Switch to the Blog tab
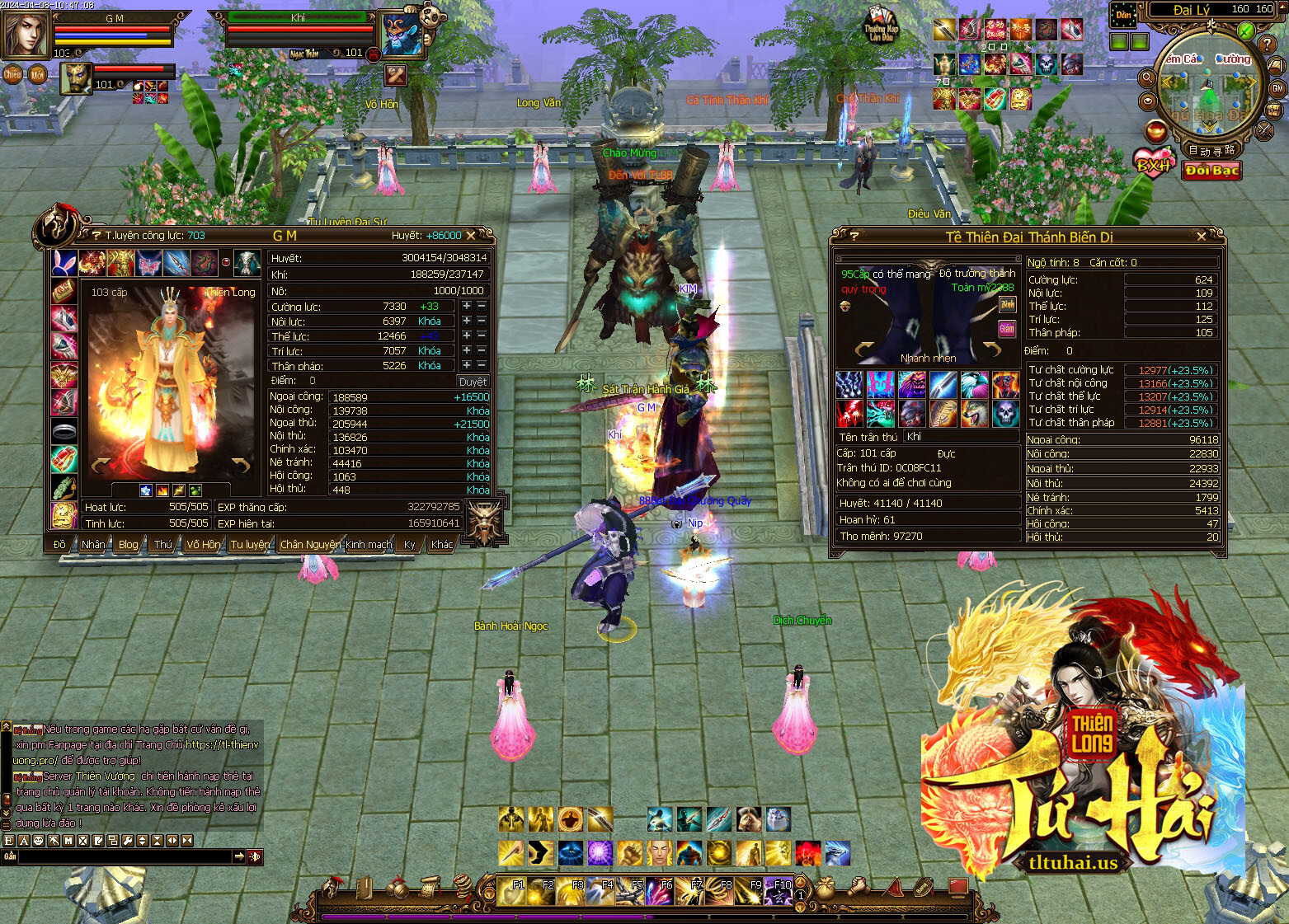Screen dimensions: 1289x924 pyautogui.click(x=129, y=544)
